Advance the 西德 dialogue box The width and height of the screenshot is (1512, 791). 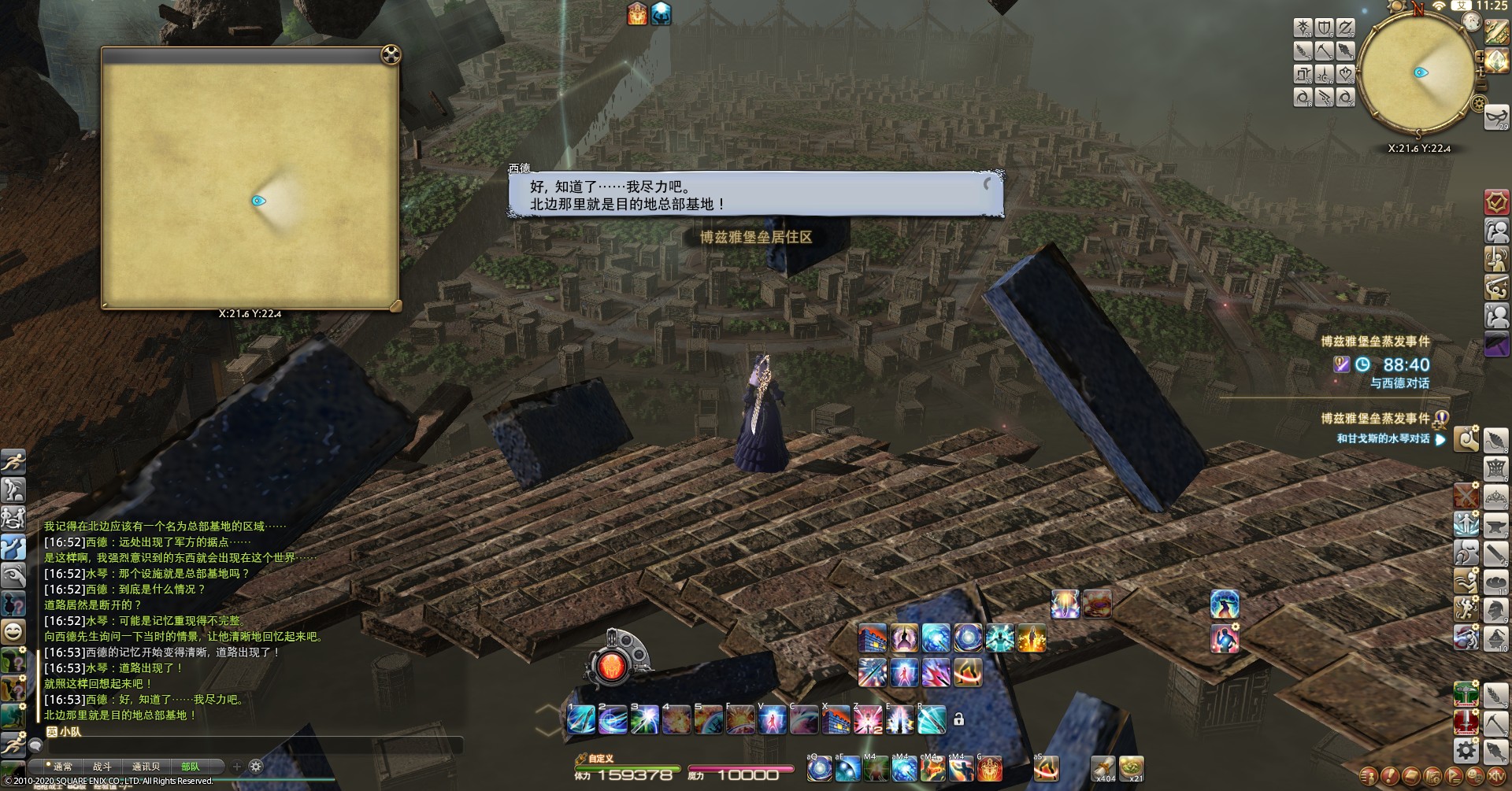[756, 195]
